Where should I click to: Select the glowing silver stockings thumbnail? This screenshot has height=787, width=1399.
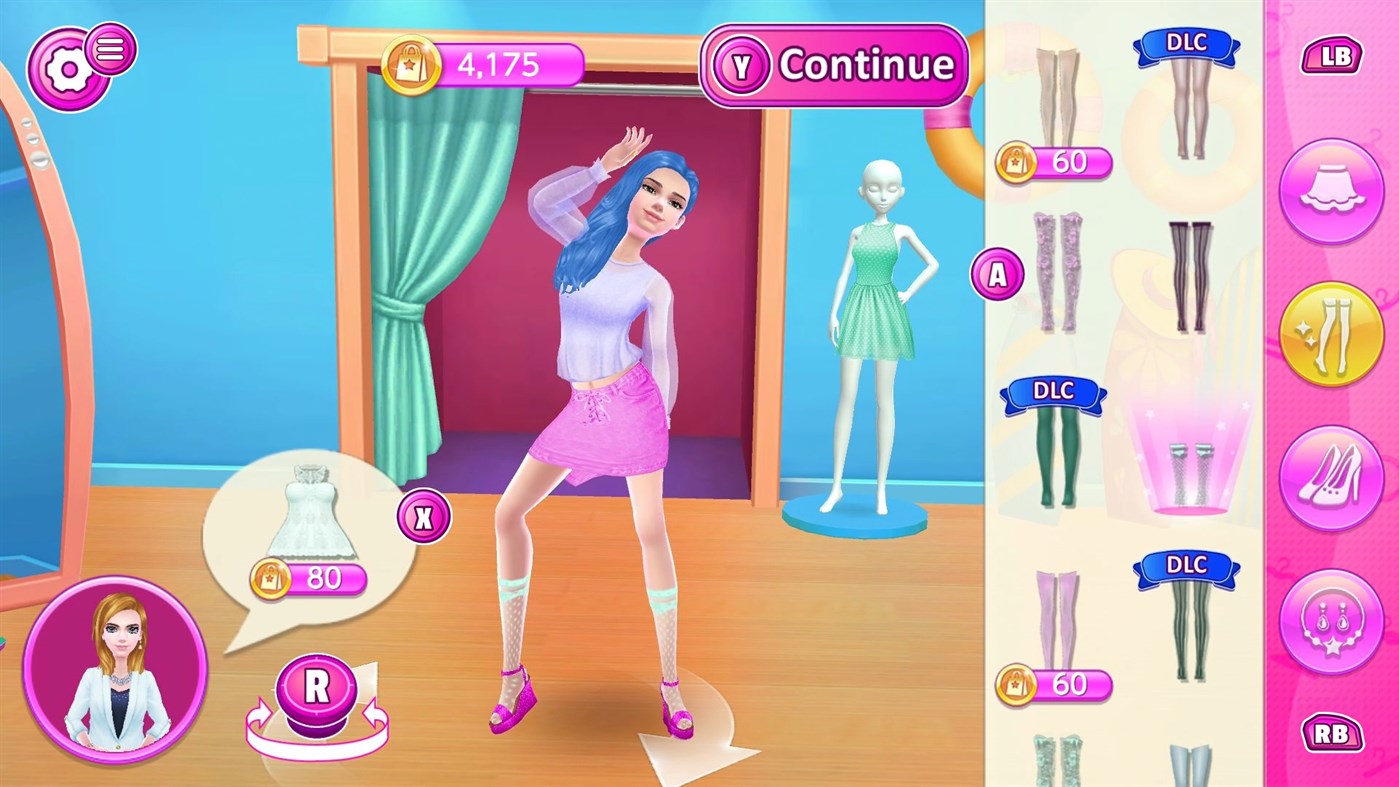1190,470
